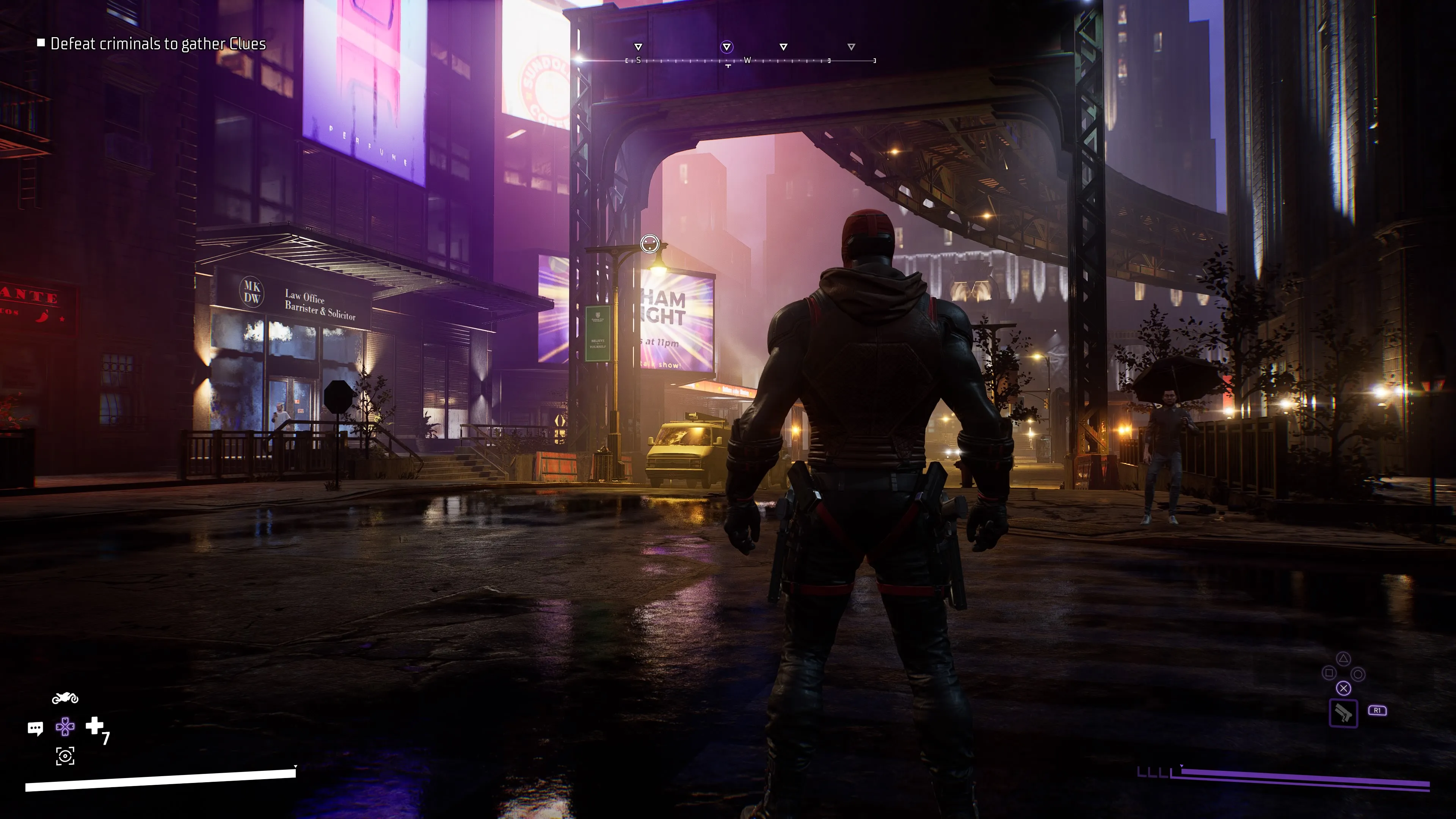Summon the Batcycle with the motorcycle icon
The image size is (1456, 819).
coord(65,698)
